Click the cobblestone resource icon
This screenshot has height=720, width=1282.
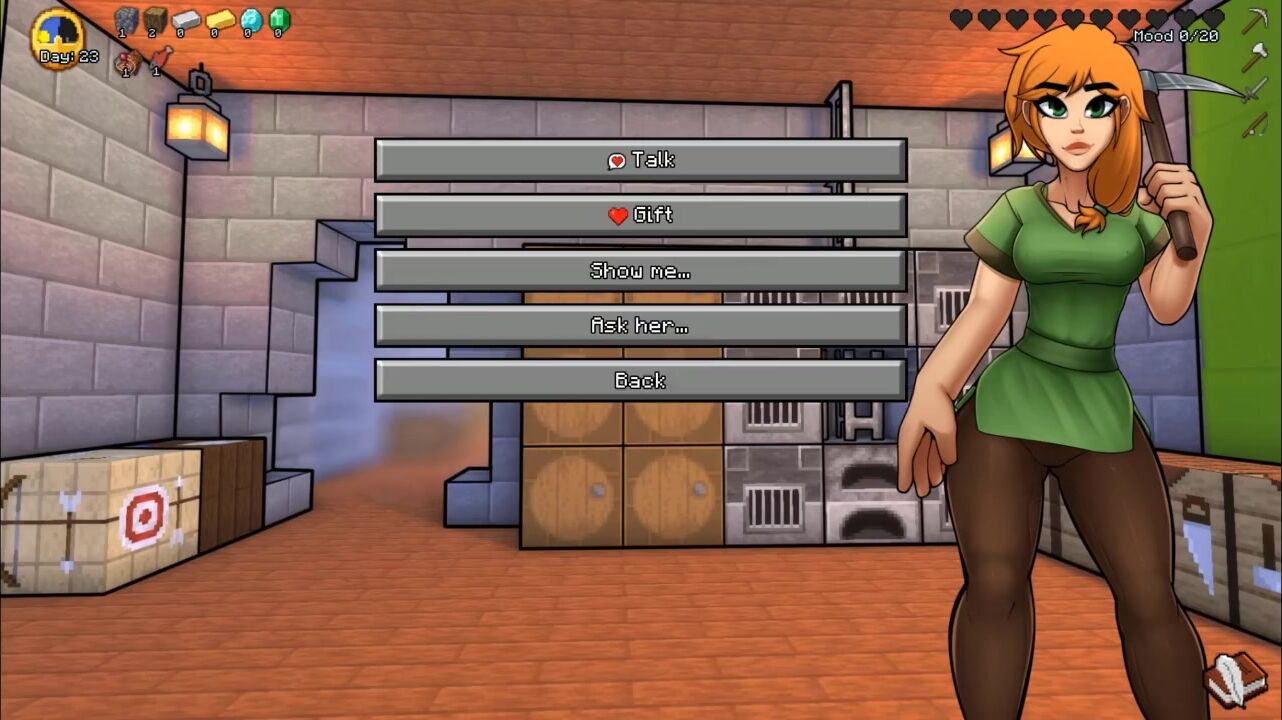click(x=125, y=20)
